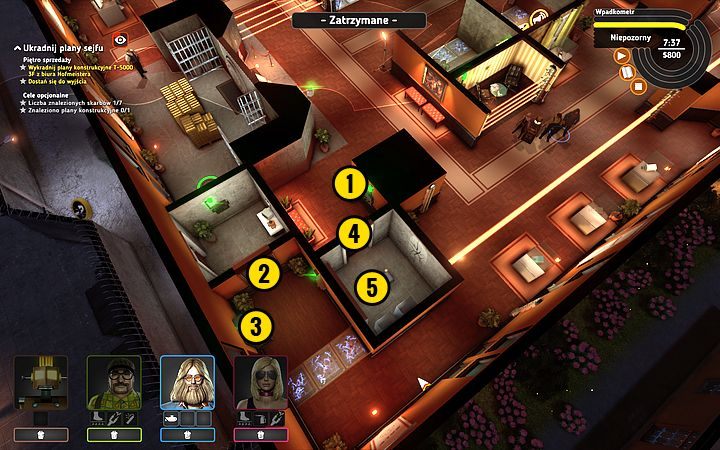Image resolution: width=720 pixels, height=450 pixels.
Task: Select the blonde woman with sunglasses portrait
Action: click(261, 382)
